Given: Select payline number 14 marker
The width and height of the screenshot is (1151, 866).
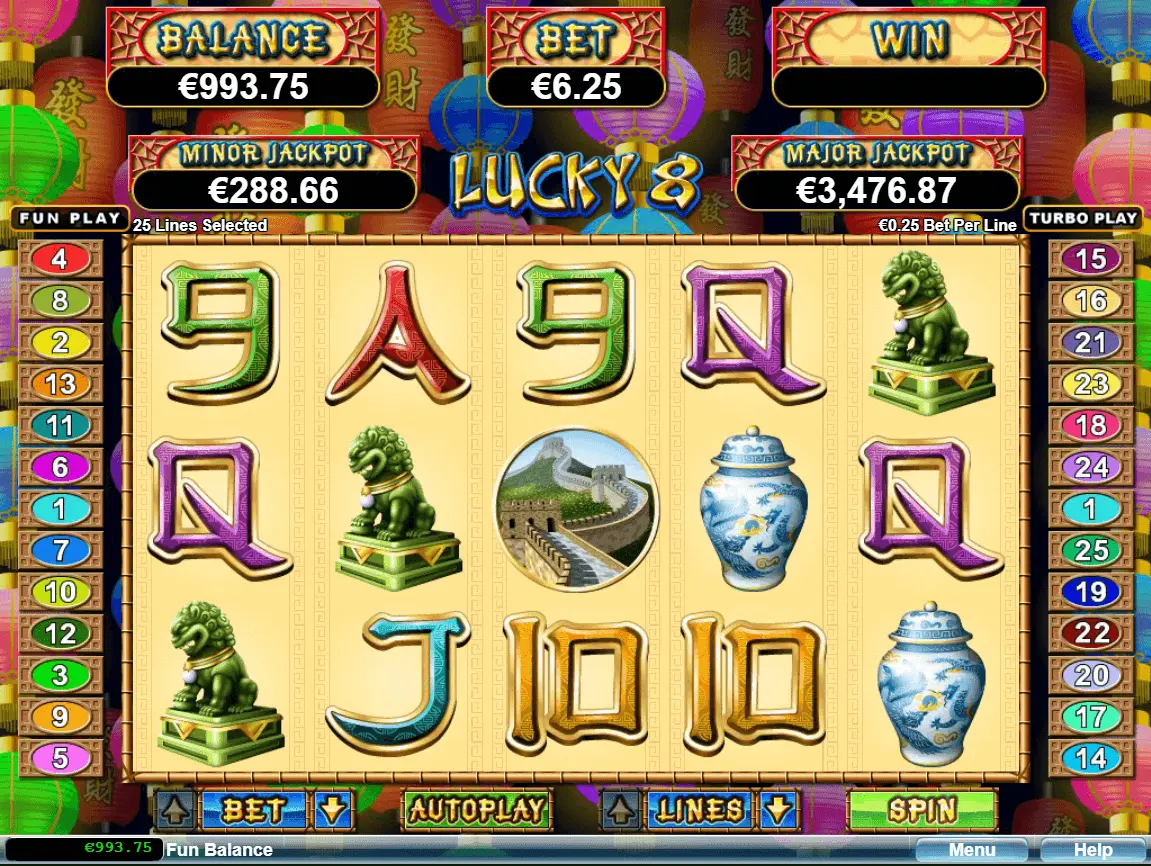Looking at the screenshot, I should tap(1090, 758).
